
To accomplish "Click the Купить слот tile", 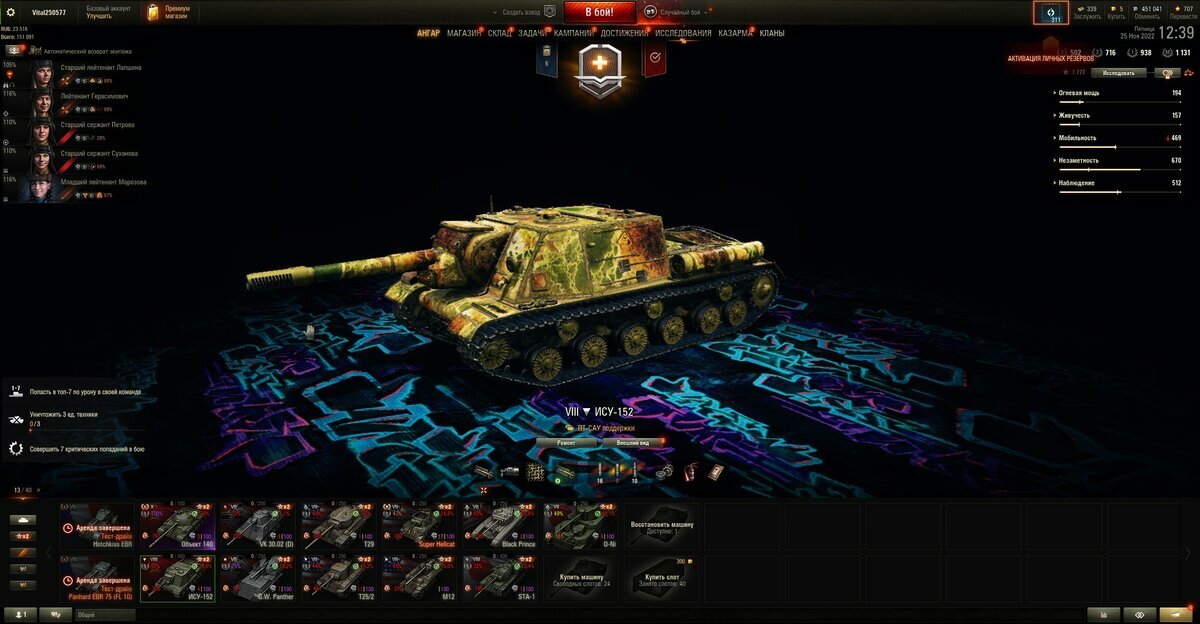I will click(662, 579).
